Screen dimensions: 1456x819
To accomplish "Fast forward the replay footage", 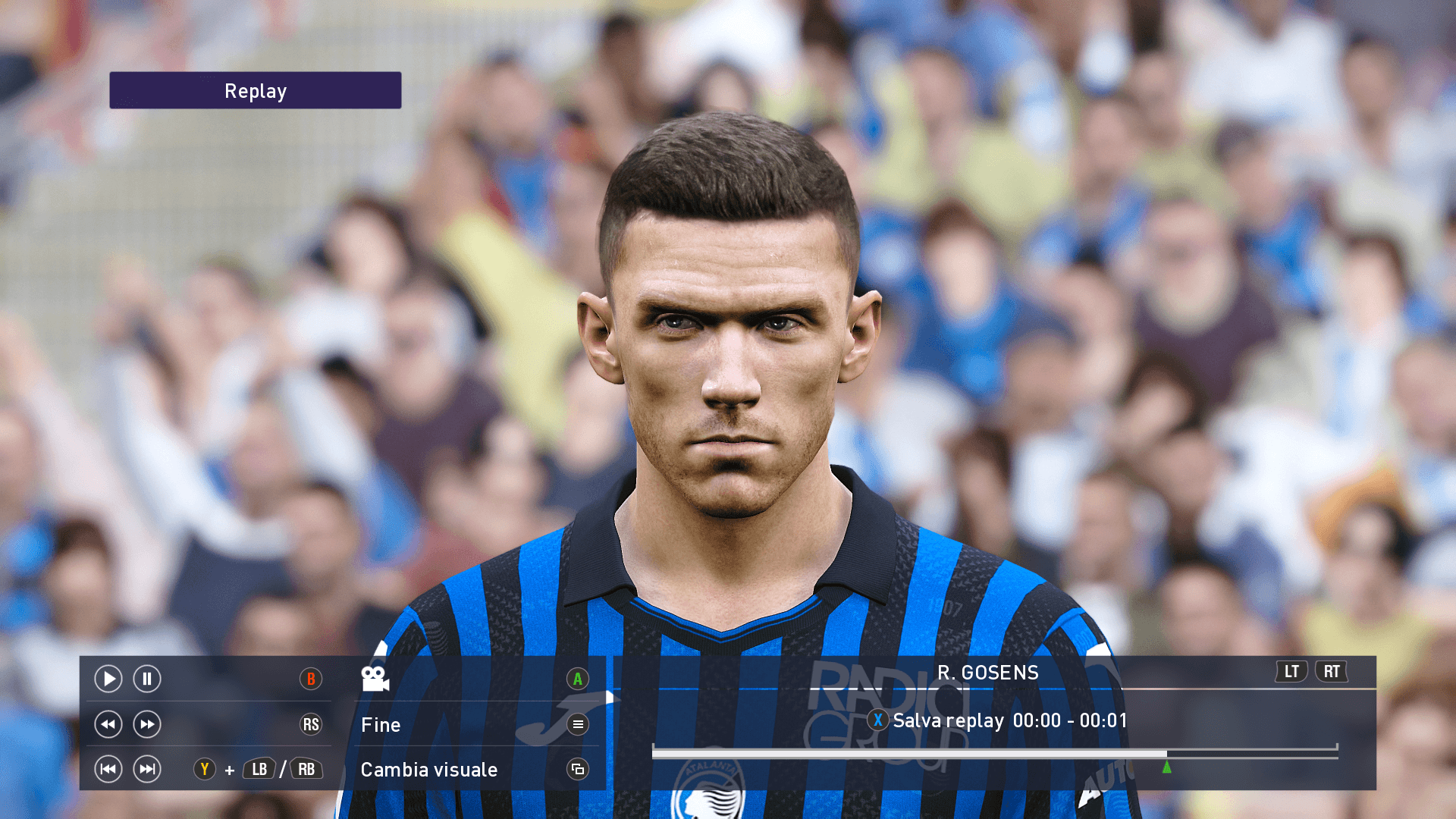I will [147, 725].
